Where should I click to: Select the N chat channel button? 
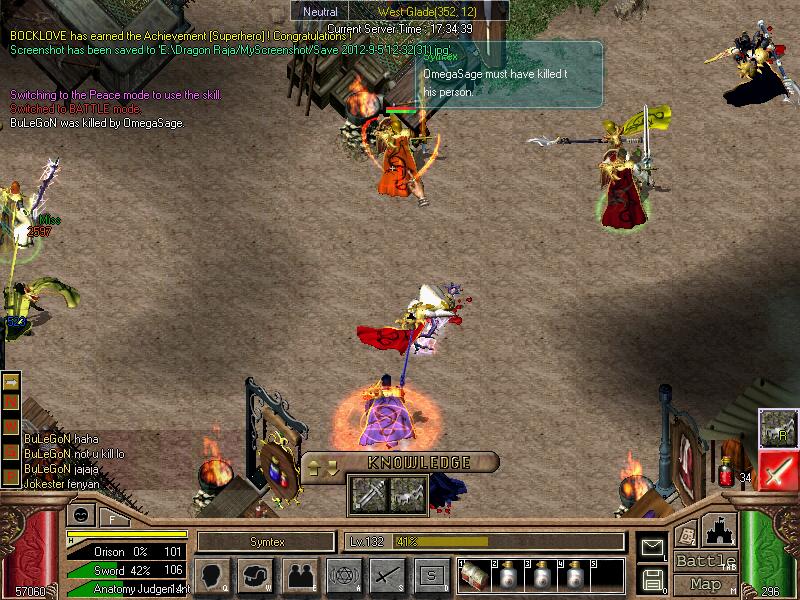pos(12,401)
